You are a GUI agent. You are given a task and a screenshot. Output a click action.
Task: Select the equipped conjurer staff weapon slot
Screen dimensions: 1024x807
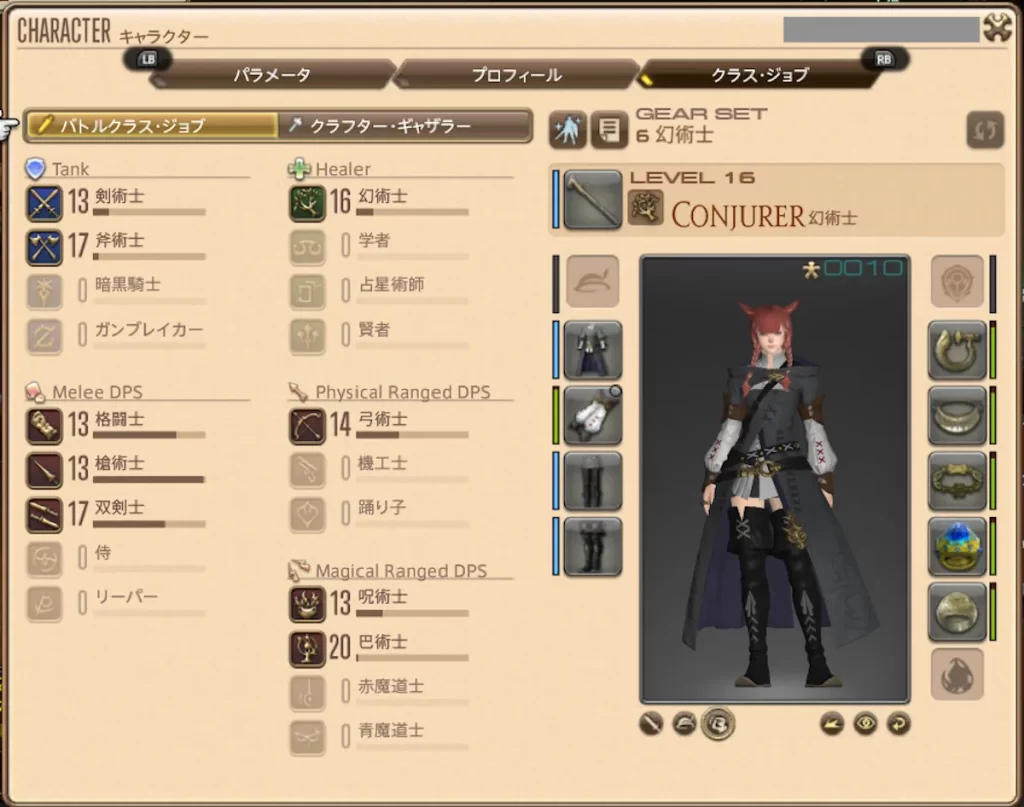(592, 200)
